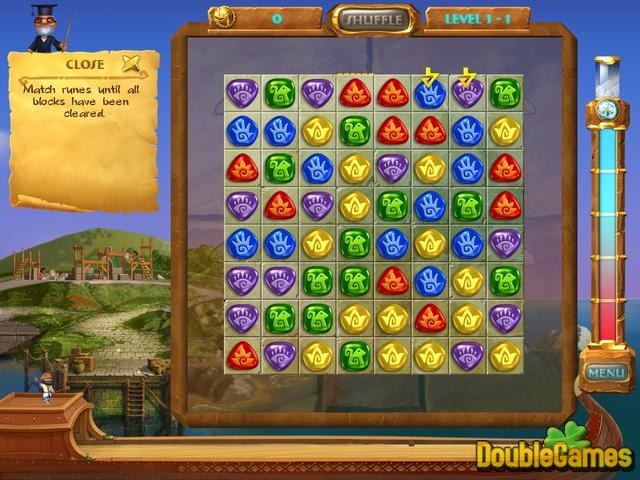Select the blue rune under a yellow arrow

pyautogui.click(x=430, y=94)
